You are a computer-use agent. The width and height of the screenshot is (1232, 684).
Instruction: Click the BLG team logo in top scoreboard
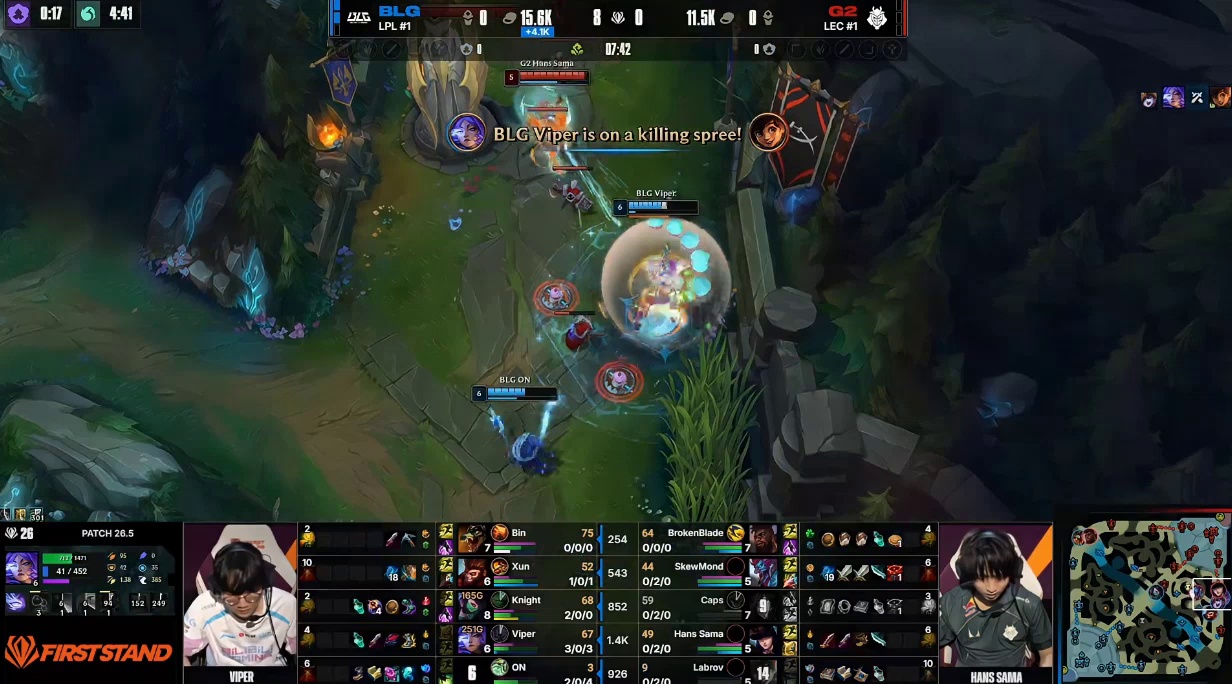click(359, 17)
